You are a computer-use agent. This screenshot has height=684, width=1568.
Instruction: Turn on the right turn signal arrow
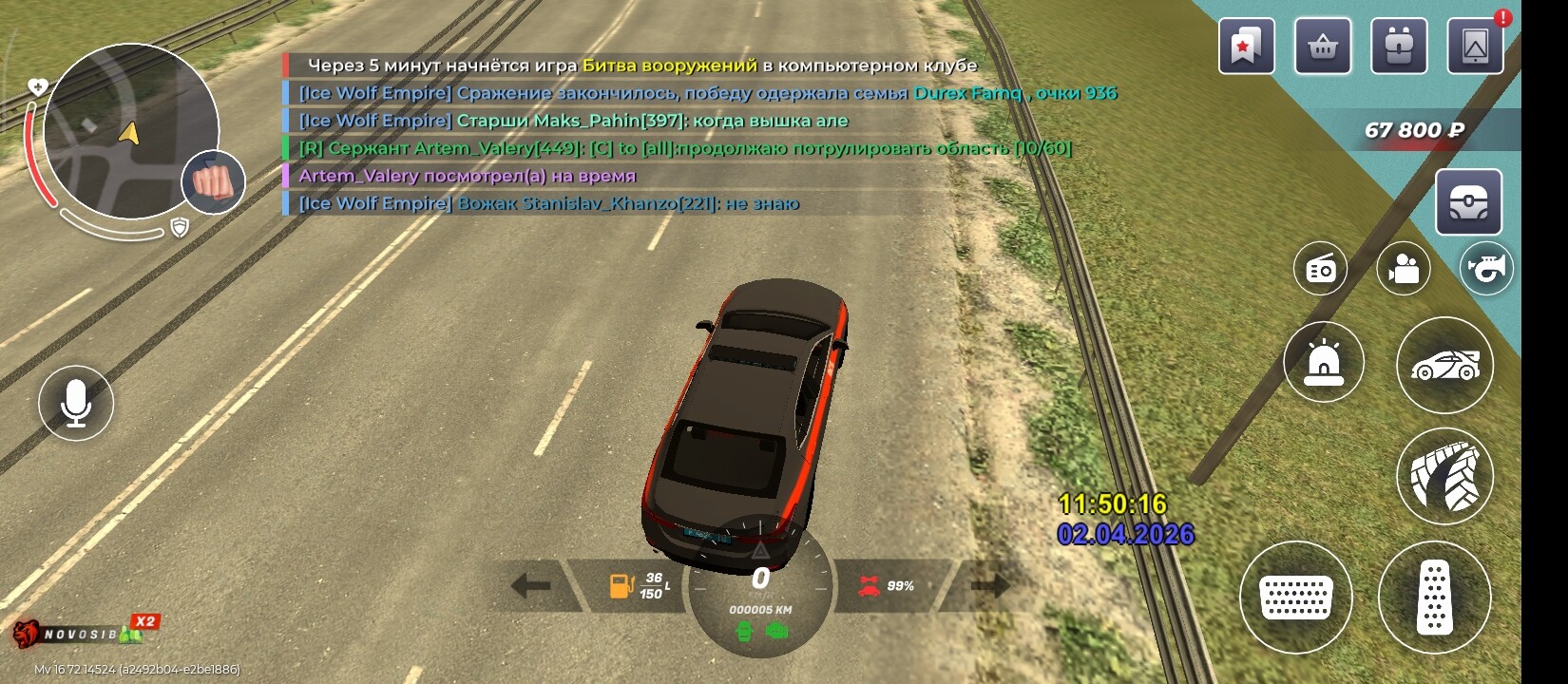click(x=989, y=585)
